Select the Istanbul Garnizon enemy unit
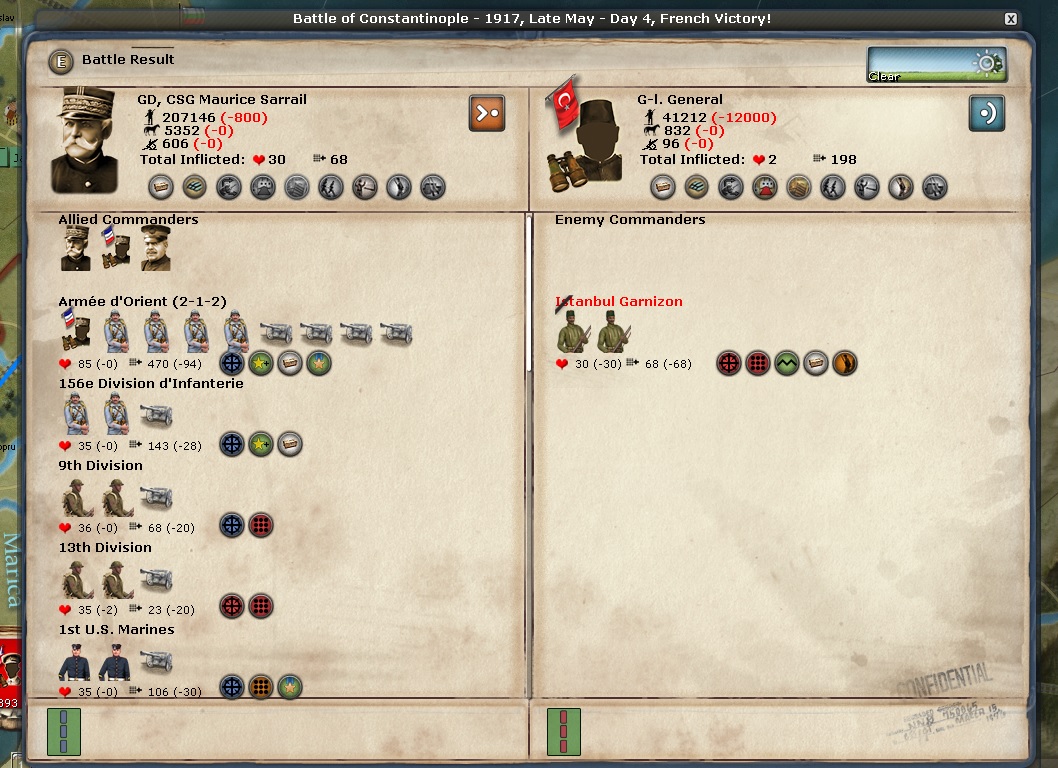 click(619, 302)
